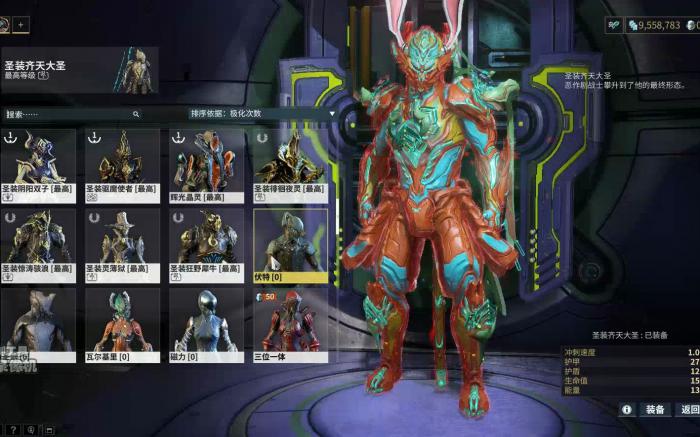This screenshot has height=437, width=700.
Task: Open the 排序依据 sort dropdown
Action: 262,113
